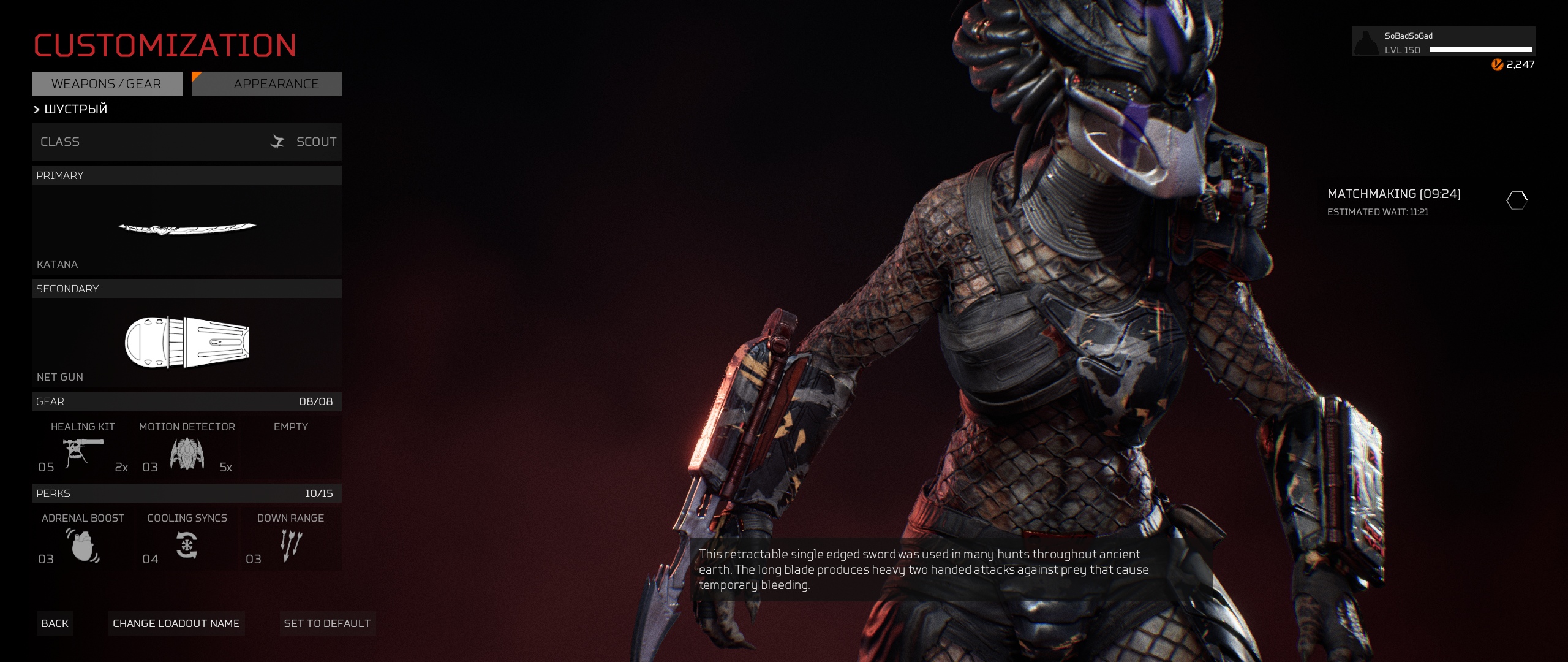
Task: Open the Appearance tab
Action: point(267,84)
